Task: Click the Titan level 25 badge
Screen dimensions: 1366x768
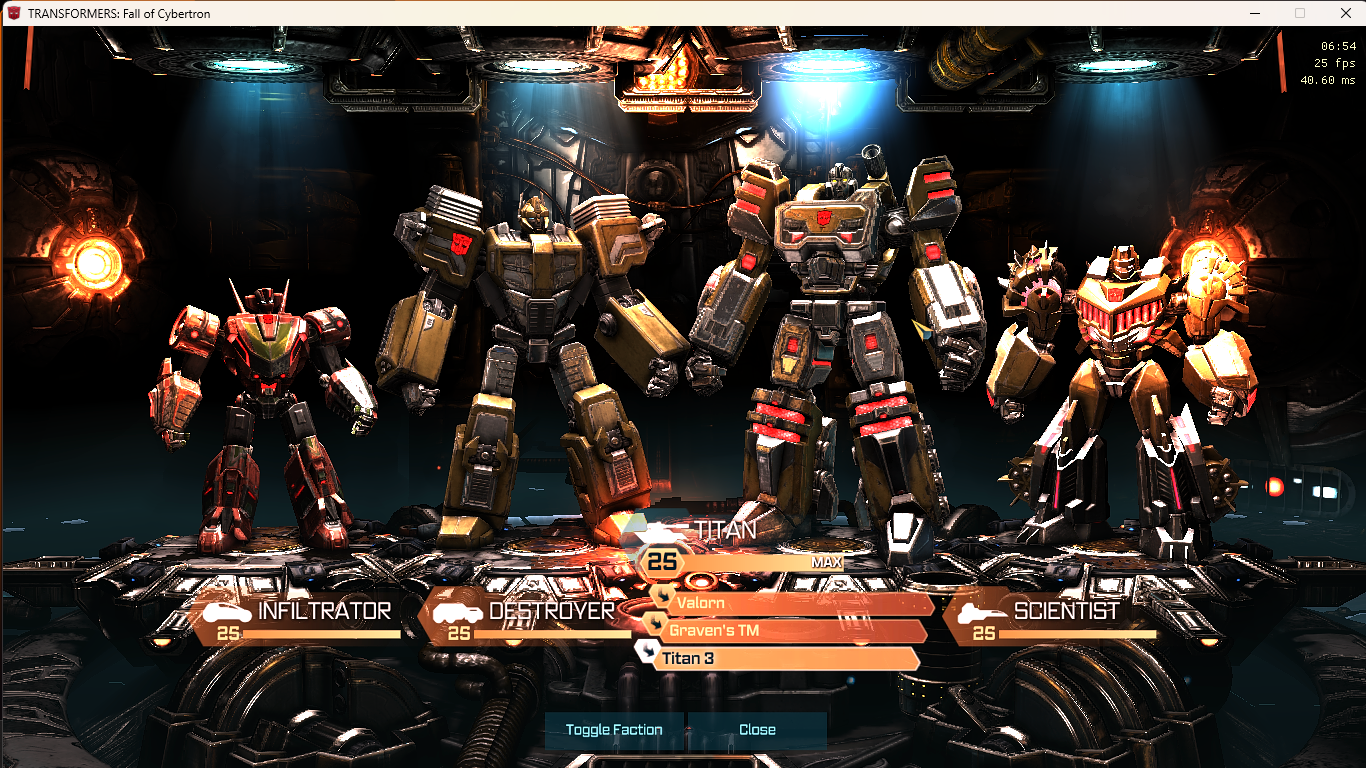Action: [x=662, y=562]
